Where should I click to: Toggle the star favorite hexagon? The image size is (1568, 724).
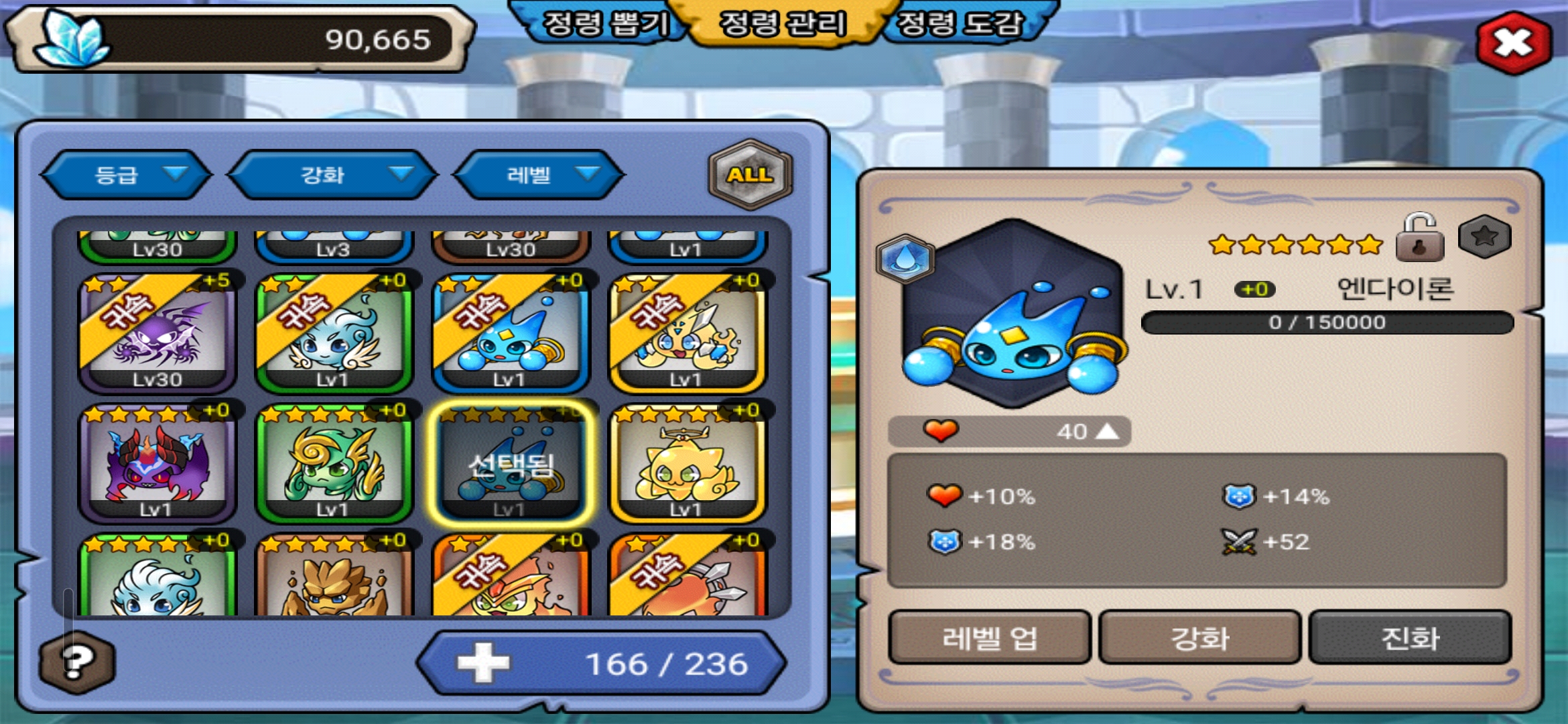[1484, 237]
